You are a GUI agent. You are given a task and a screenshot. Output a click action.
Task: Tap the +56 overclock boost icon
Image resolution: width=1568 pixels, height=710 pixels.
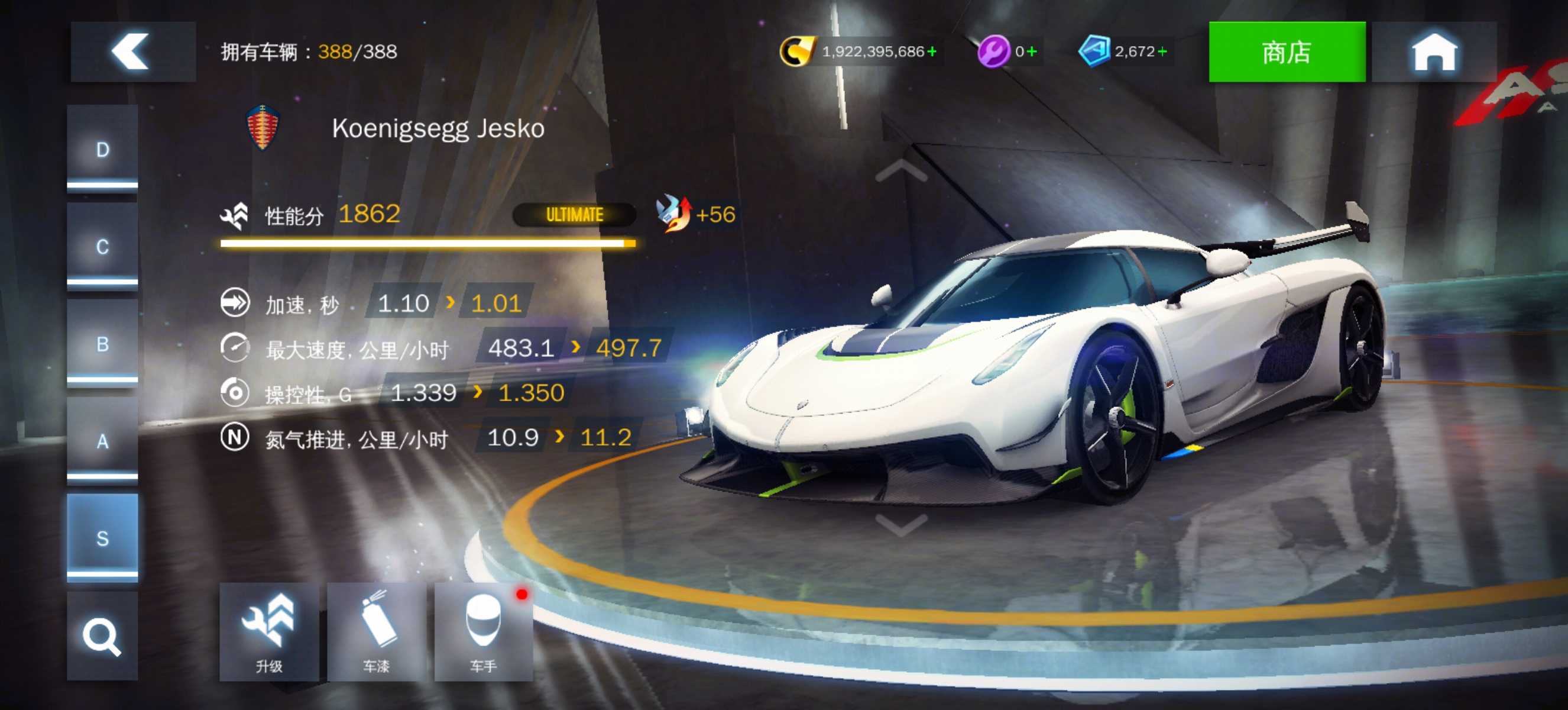coord(674,214)
